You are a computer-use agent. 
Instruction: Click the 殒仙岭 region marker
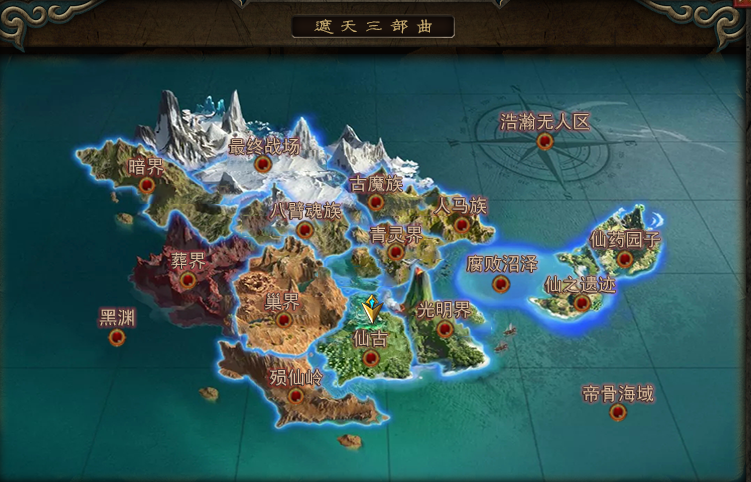point(296,395)
